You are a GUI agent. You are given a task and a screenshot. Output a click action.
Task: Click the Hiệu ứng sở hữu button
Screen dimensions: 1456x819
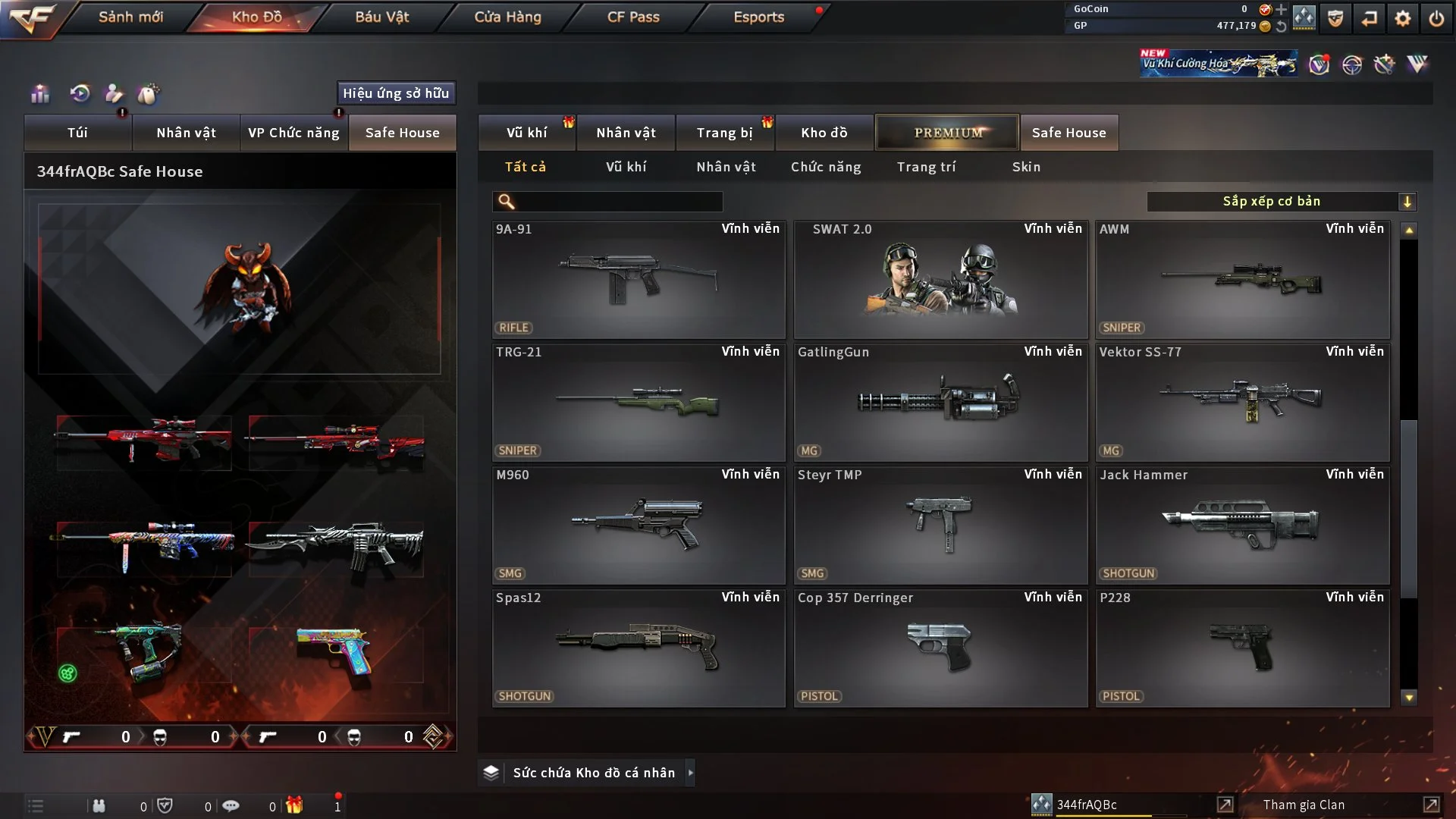[x=396, y=93]
